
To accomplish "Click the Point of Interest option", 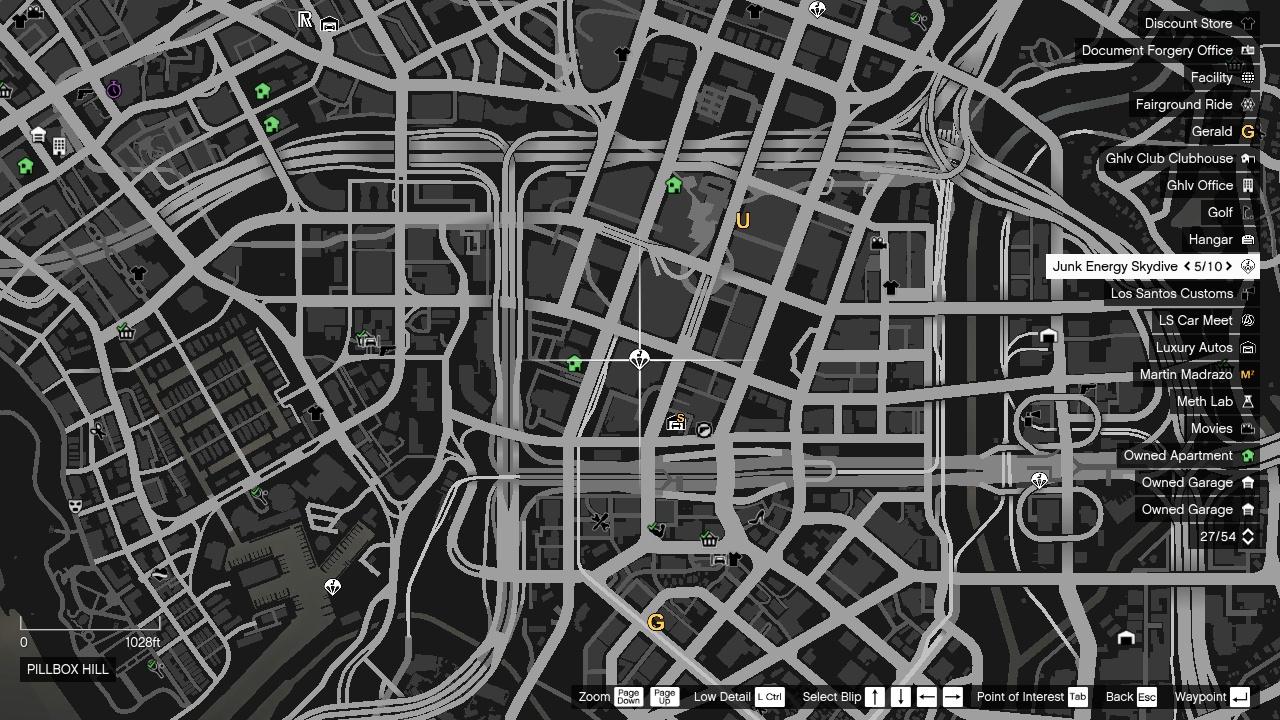I will pyautogui.click(x=1021, y=697).
